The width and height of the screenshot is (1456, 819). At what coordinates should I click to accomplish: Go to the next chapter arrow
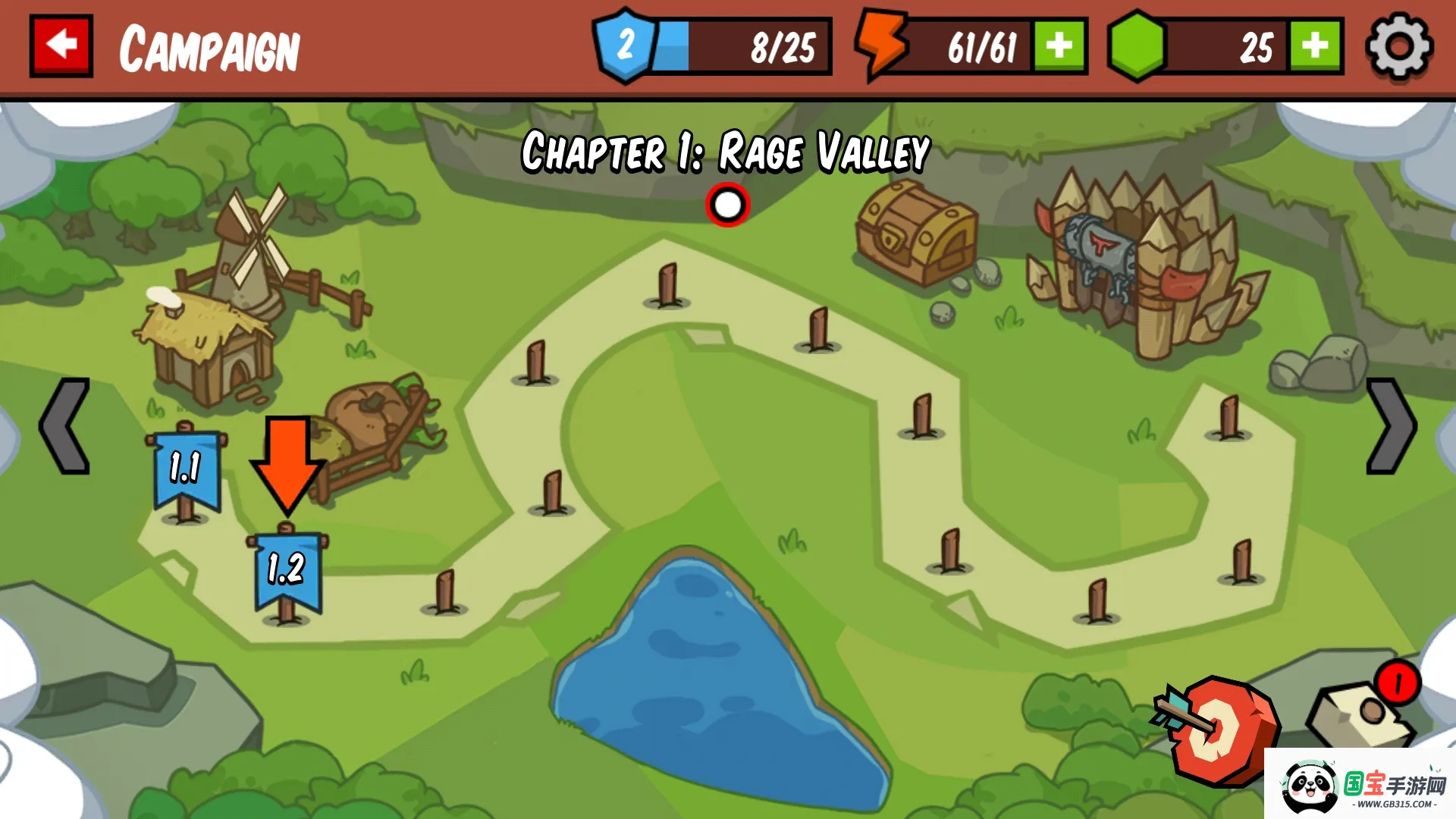(x=1390, y=426)
